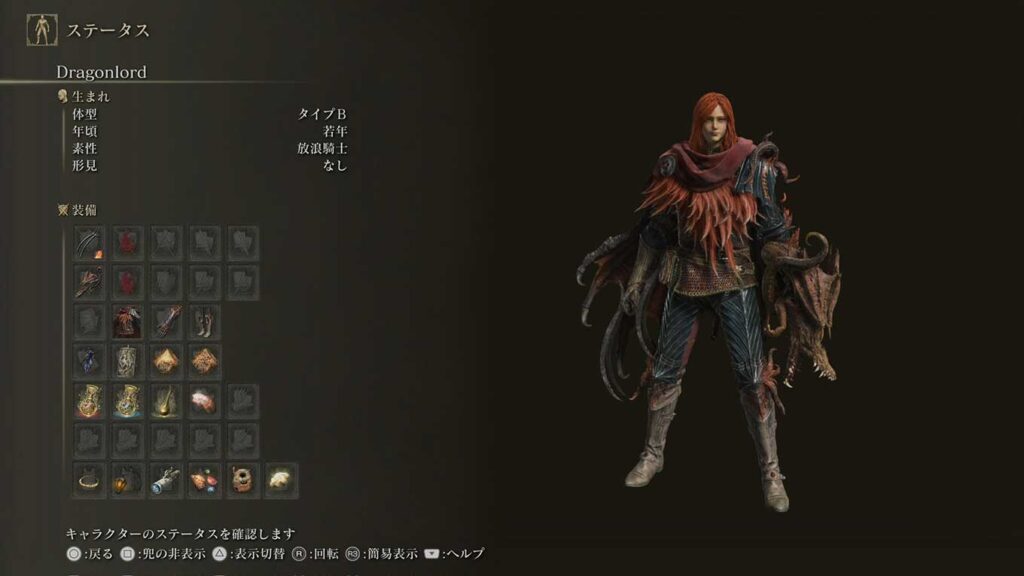The height and width of the screenshot is (576, 1024).
Task: Choose the lantern item slot
Action: 127,479
